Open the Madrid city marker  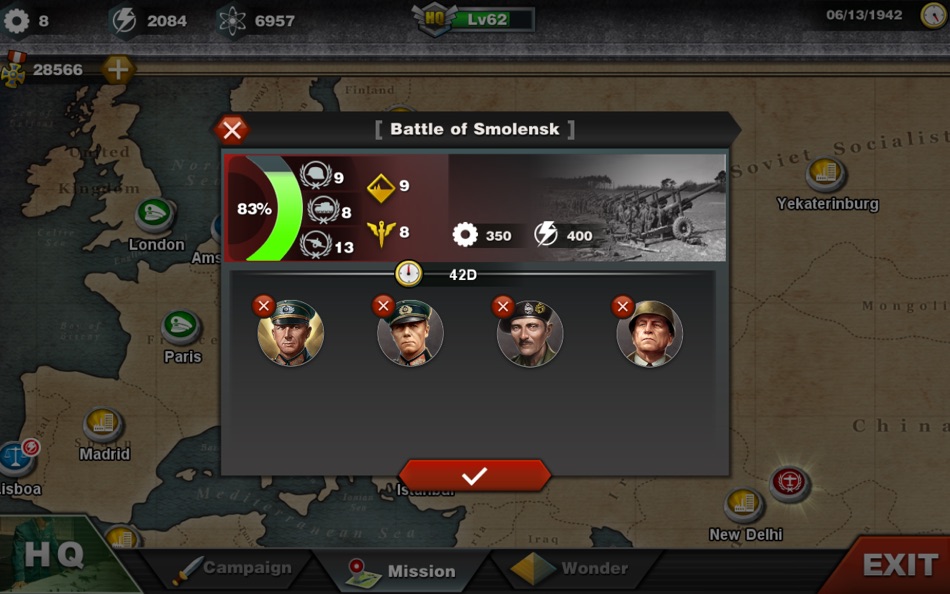coord(103,425)
